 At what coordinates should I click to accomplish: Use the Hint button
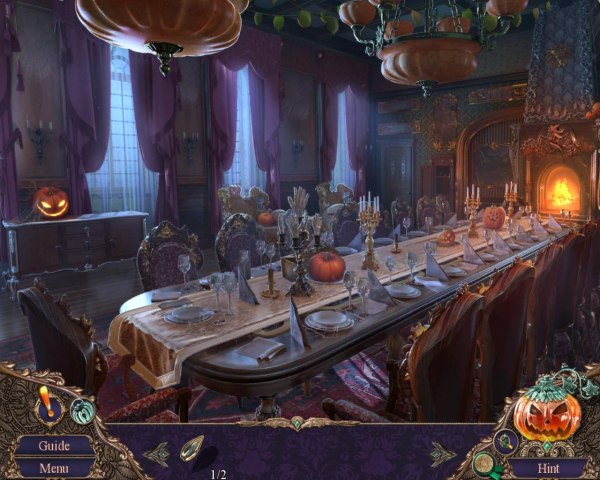coord(547,466)
